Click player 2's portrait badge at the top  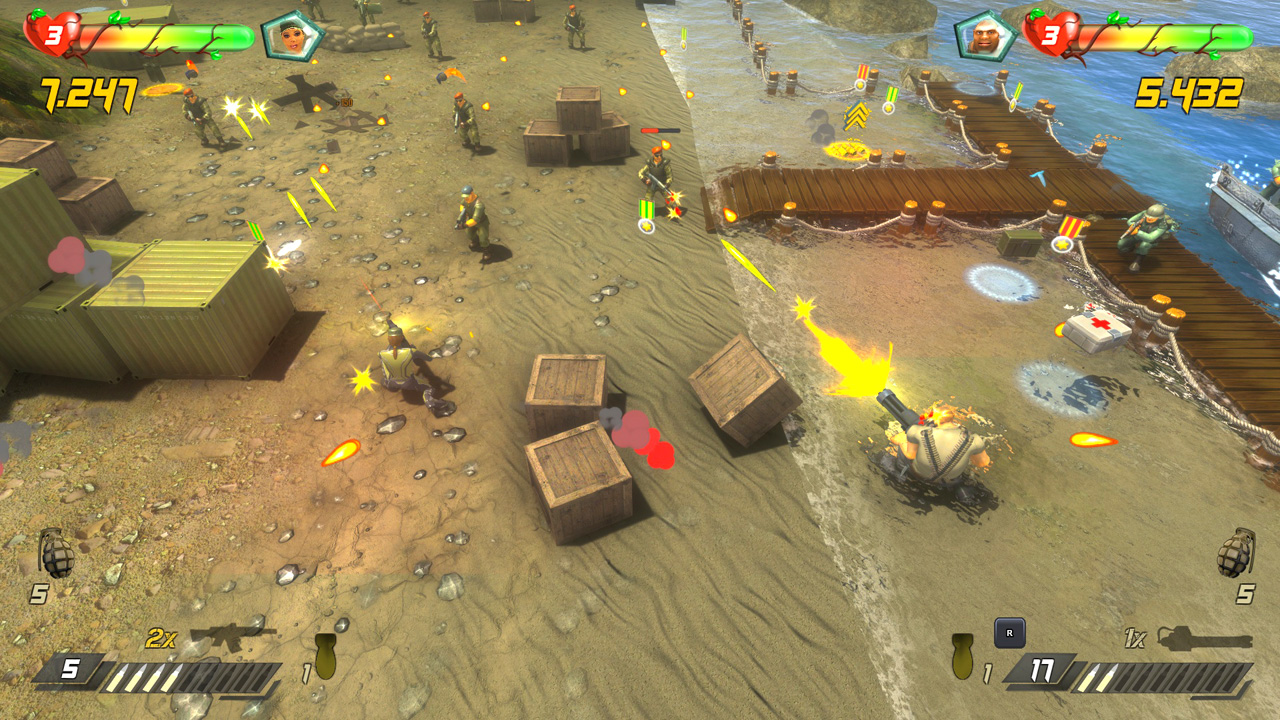click(x=986, y=33)
